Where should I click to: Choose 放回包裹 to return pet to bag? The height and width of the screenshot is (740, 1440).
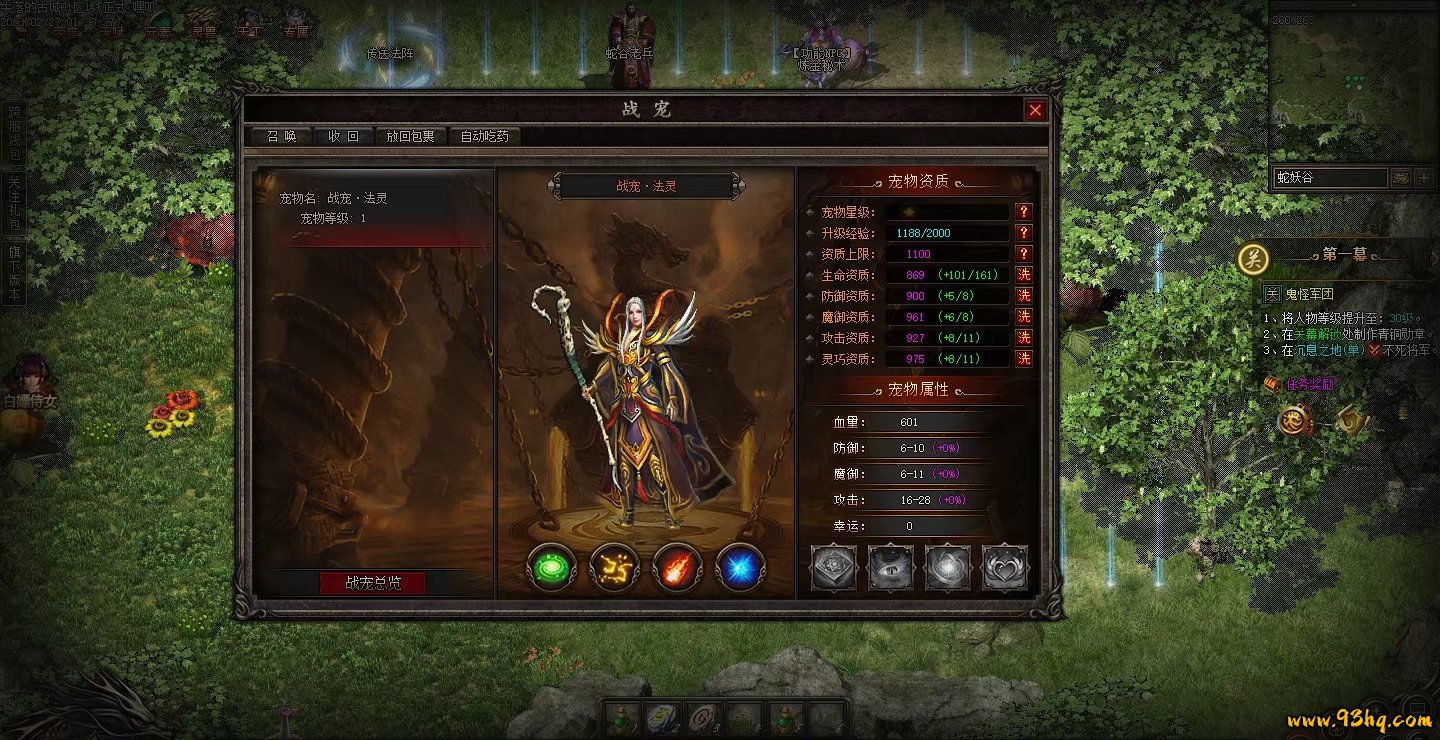(x=411, y=136)
